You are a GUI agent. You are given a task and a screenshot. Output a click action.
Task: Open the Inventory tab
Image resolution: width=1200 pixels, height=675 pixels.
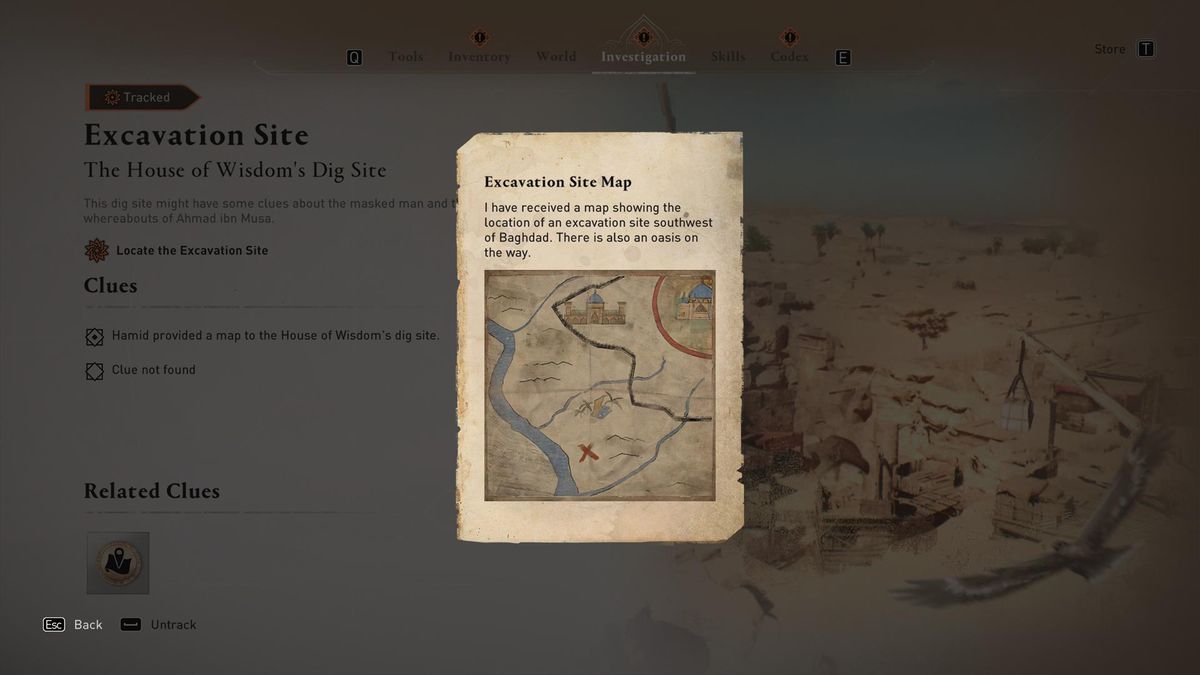pos(479,57)
